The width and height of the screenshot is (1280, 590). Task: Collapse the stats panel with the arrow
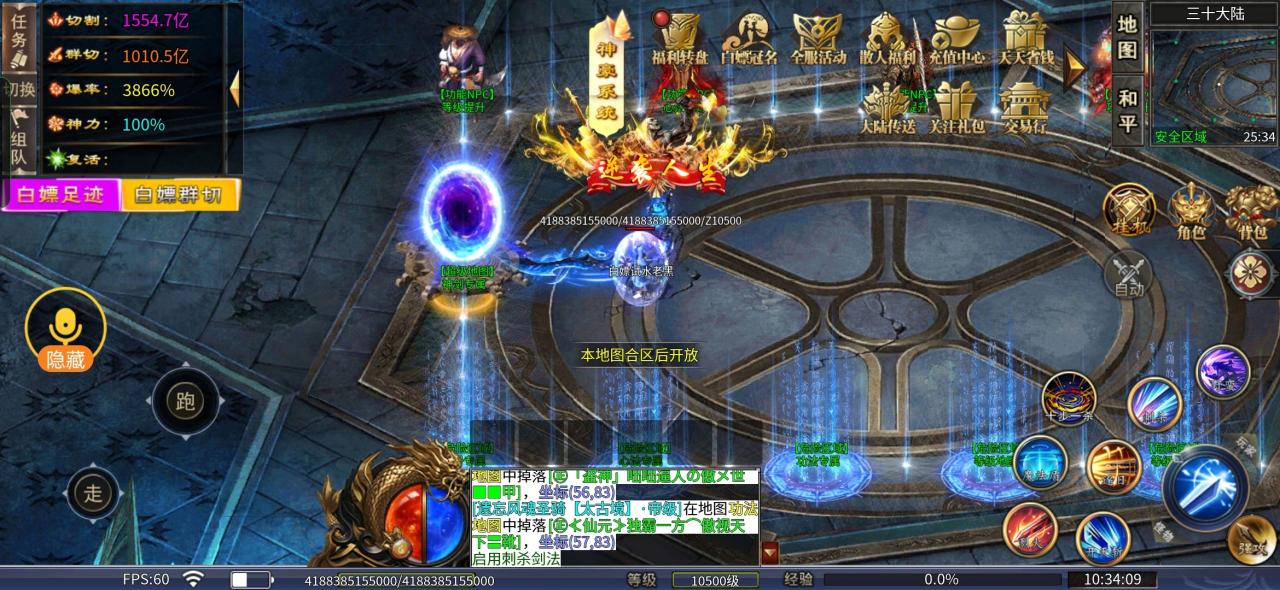234,88
